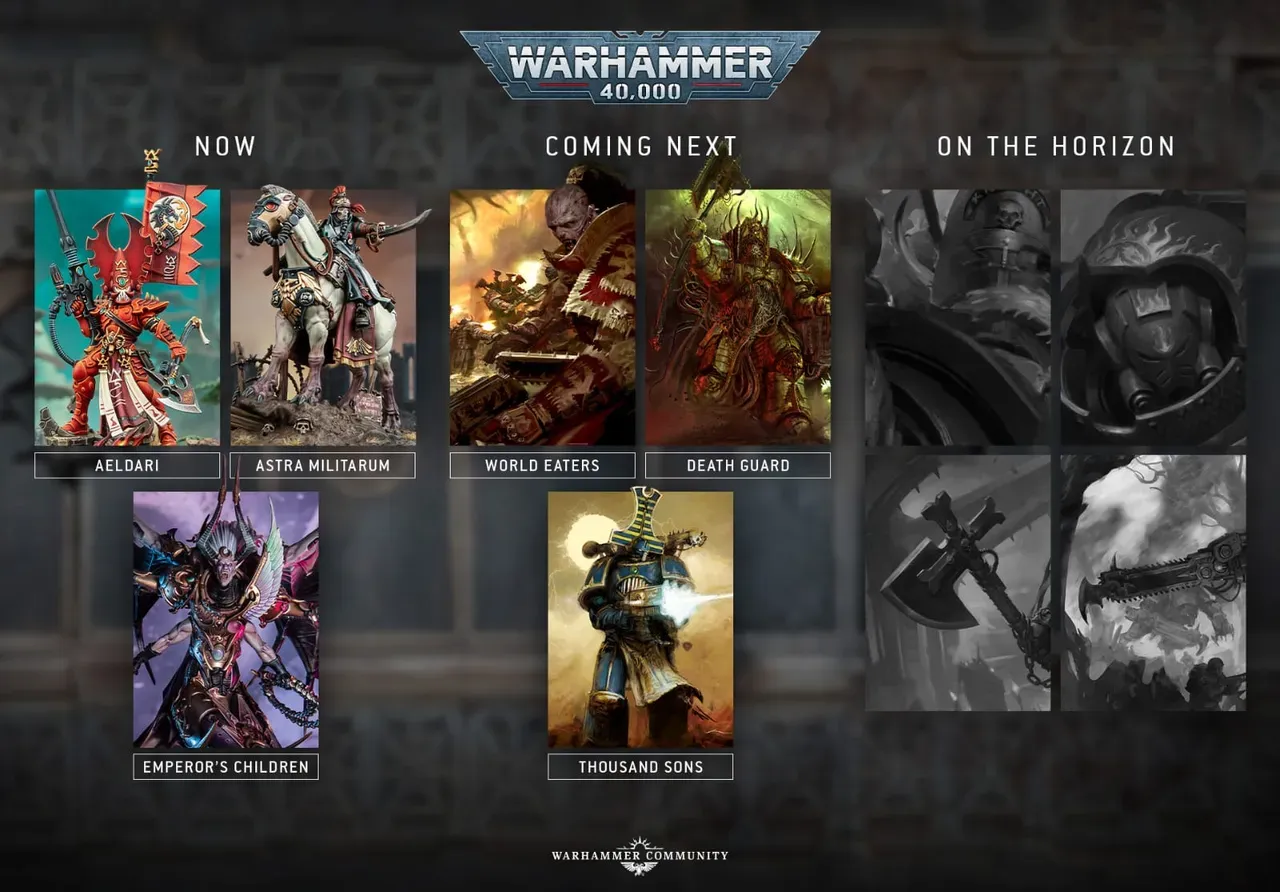Open the greyscale chained axe teaser
Screen dimensions: 1280x892
[x=958, y=582]
